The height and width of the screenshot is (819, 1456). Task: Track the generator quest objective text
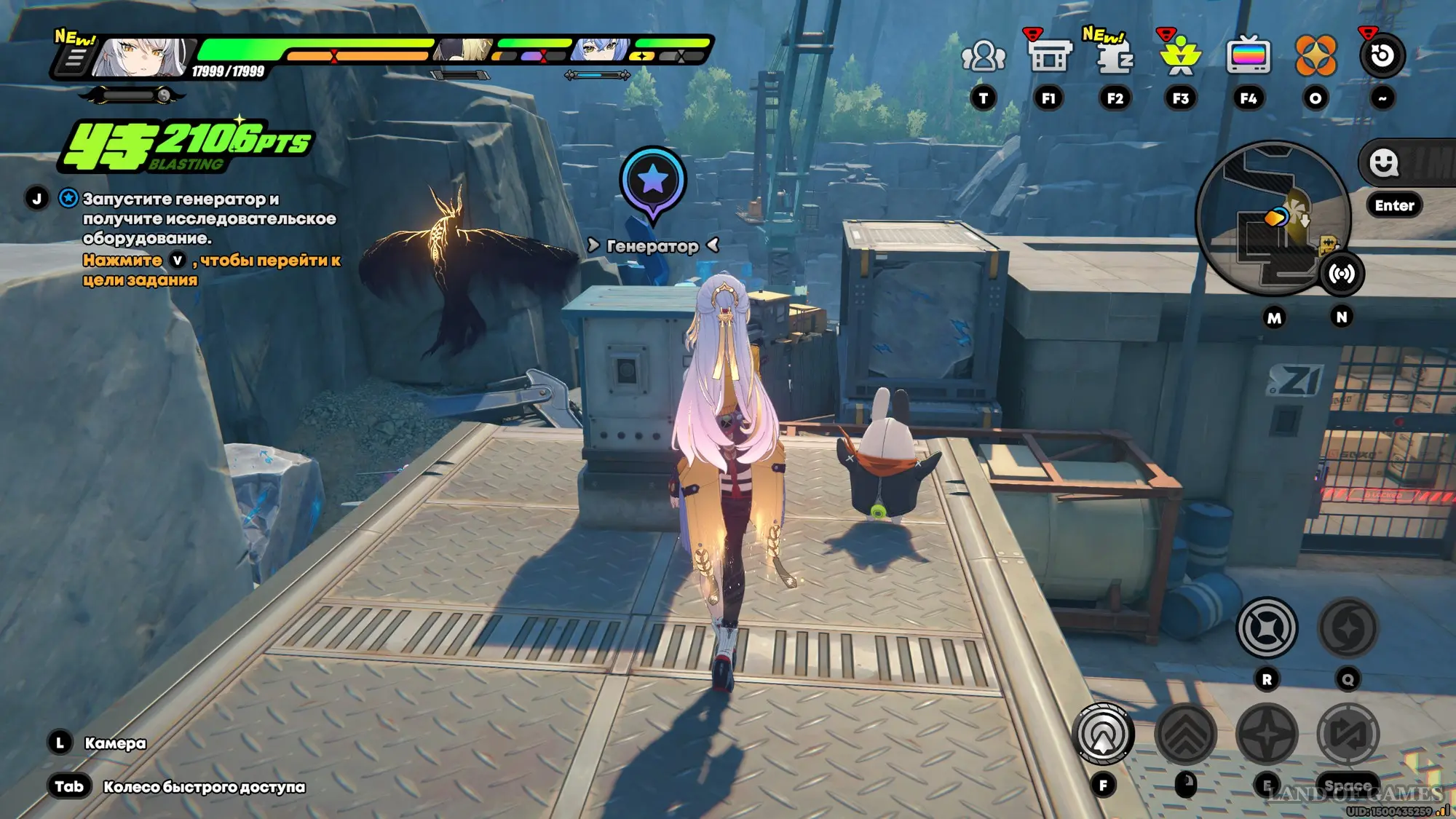pyautogui.click(x=208, y=218)
